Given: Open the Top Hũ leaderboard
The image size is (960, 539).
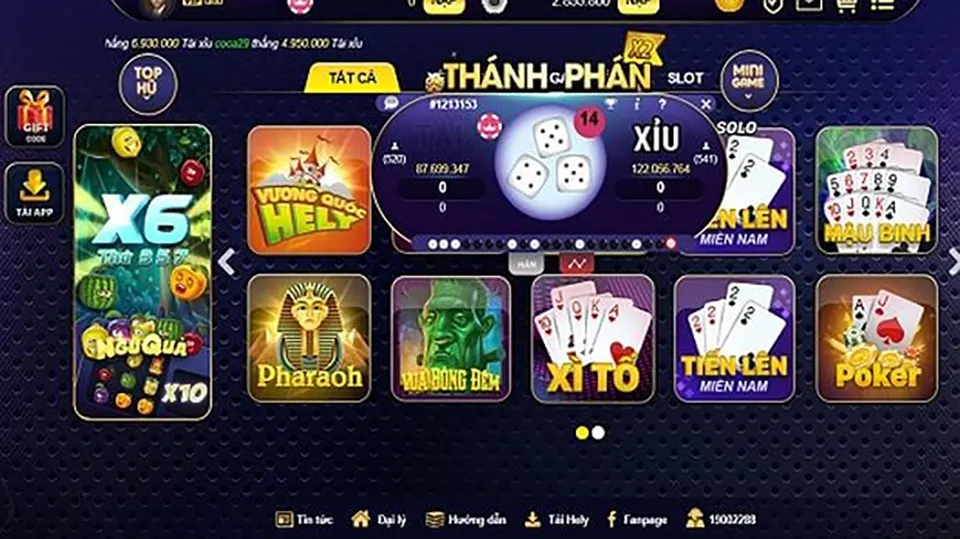Looking at the screenshot, I should tap(148, 81).
